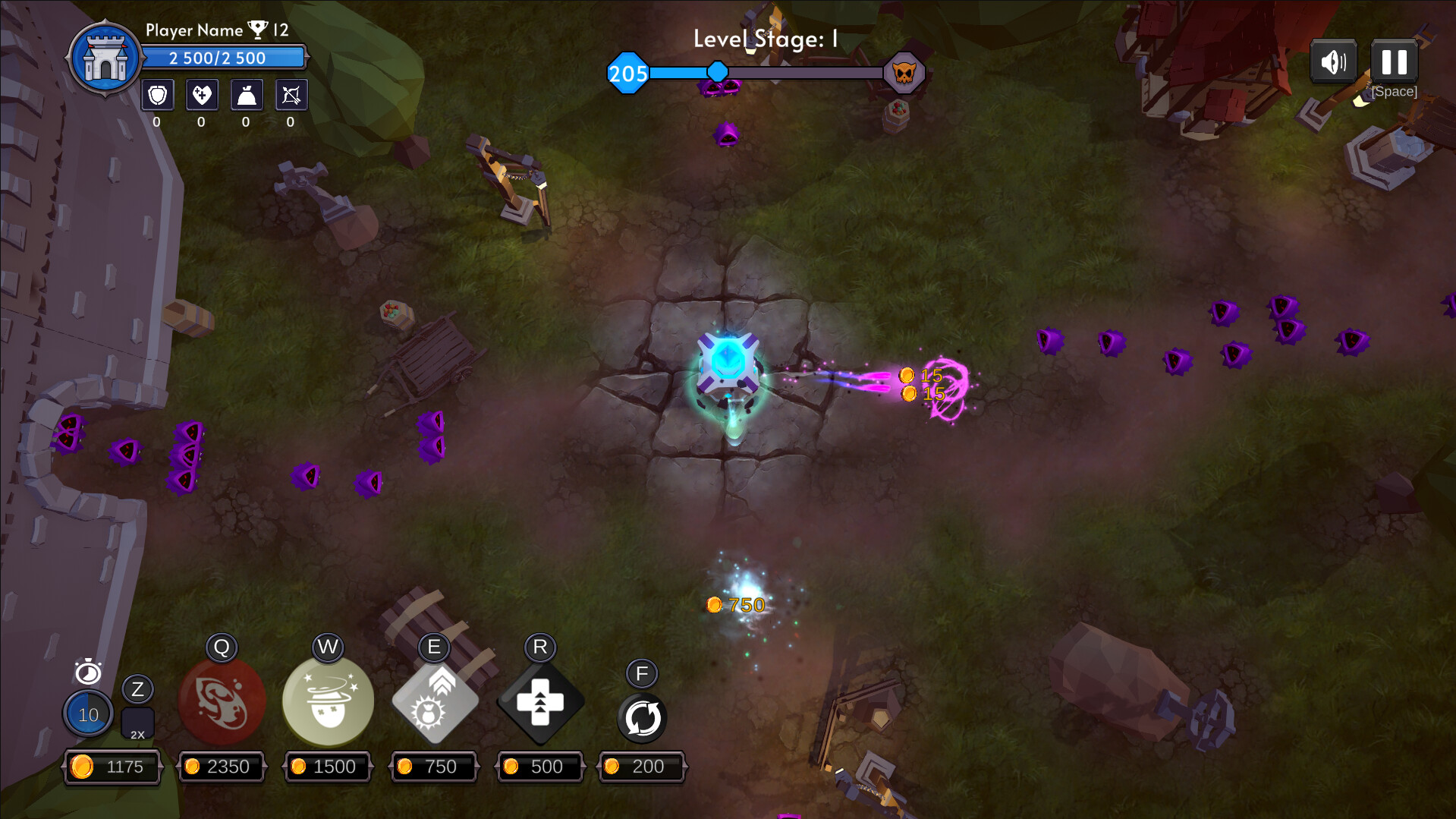Viewport: 1456px width, 819px height.
Task: Select the bow and arrow stat icon
Action: coord(291,96)
